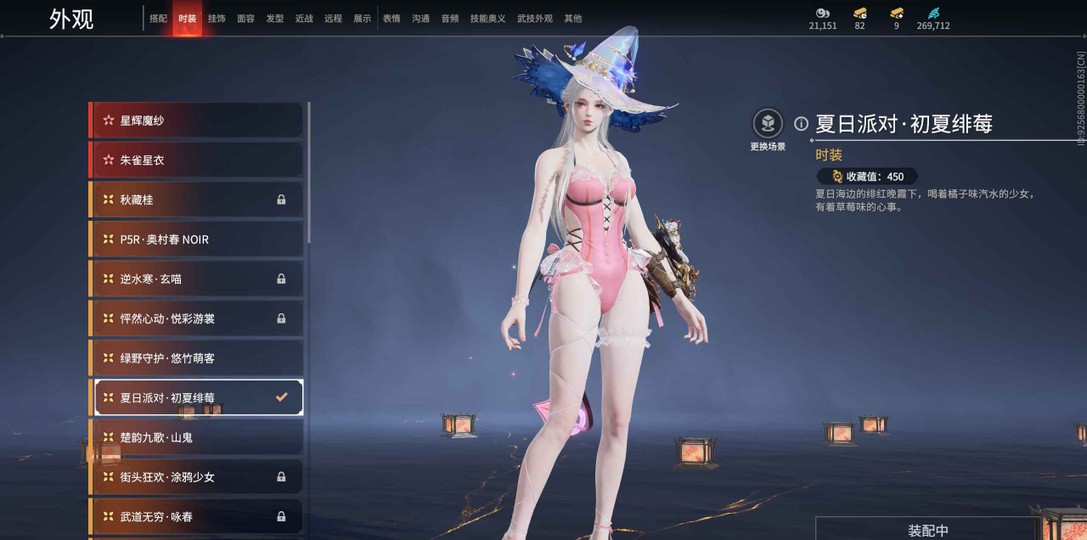Select the 逆水寒·玄喵 outfit
Screen dimensions: 1087x540
(x=197, y=279)
